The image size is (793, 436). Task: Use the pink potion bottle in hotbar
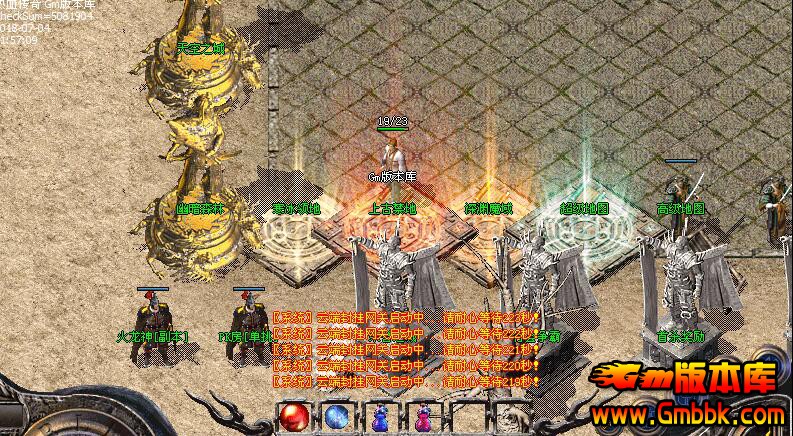point(421,418)
